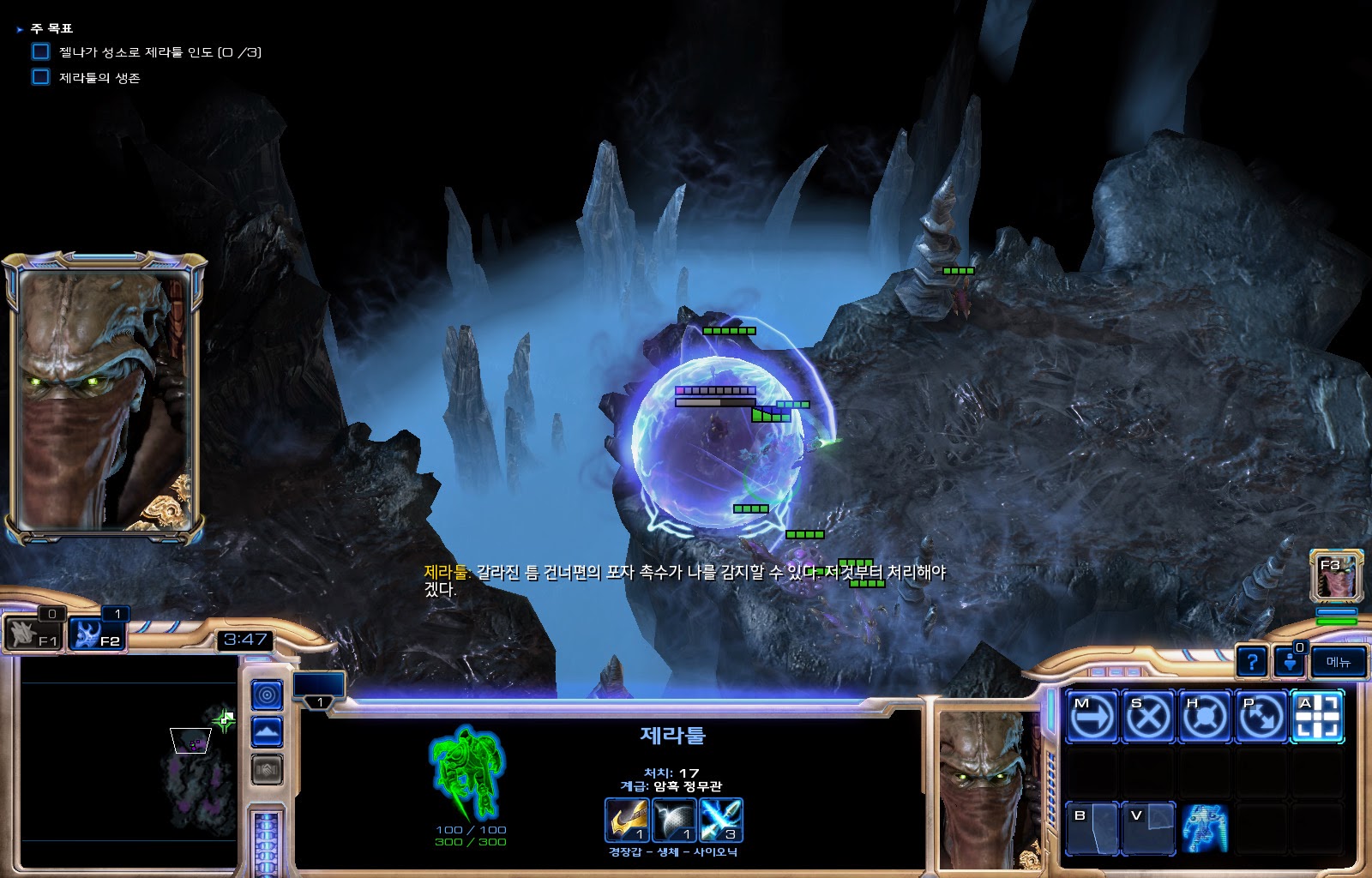Use the Void Prison ability marked V
The width and height of the screenshot is (1372, 878).
point(1147,828)
